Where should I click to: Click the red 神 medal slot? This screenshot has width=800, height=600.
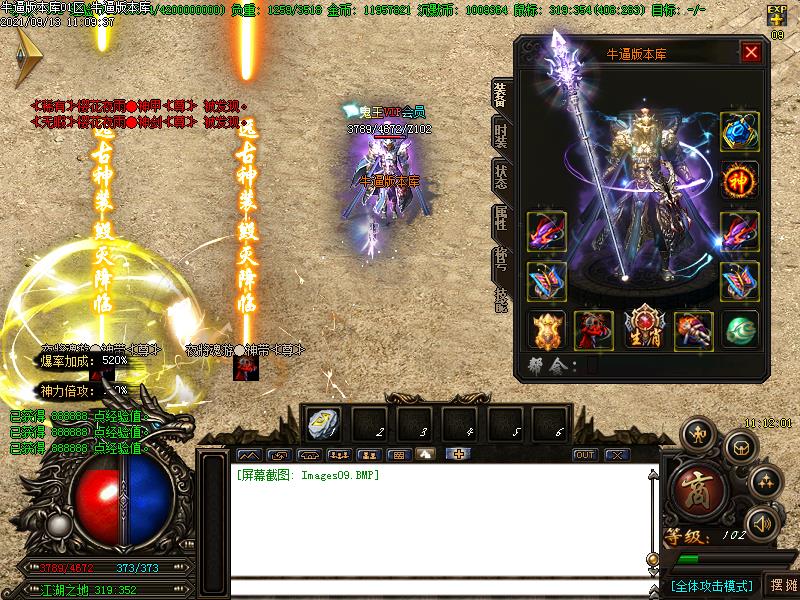click(x=739, y=181)
